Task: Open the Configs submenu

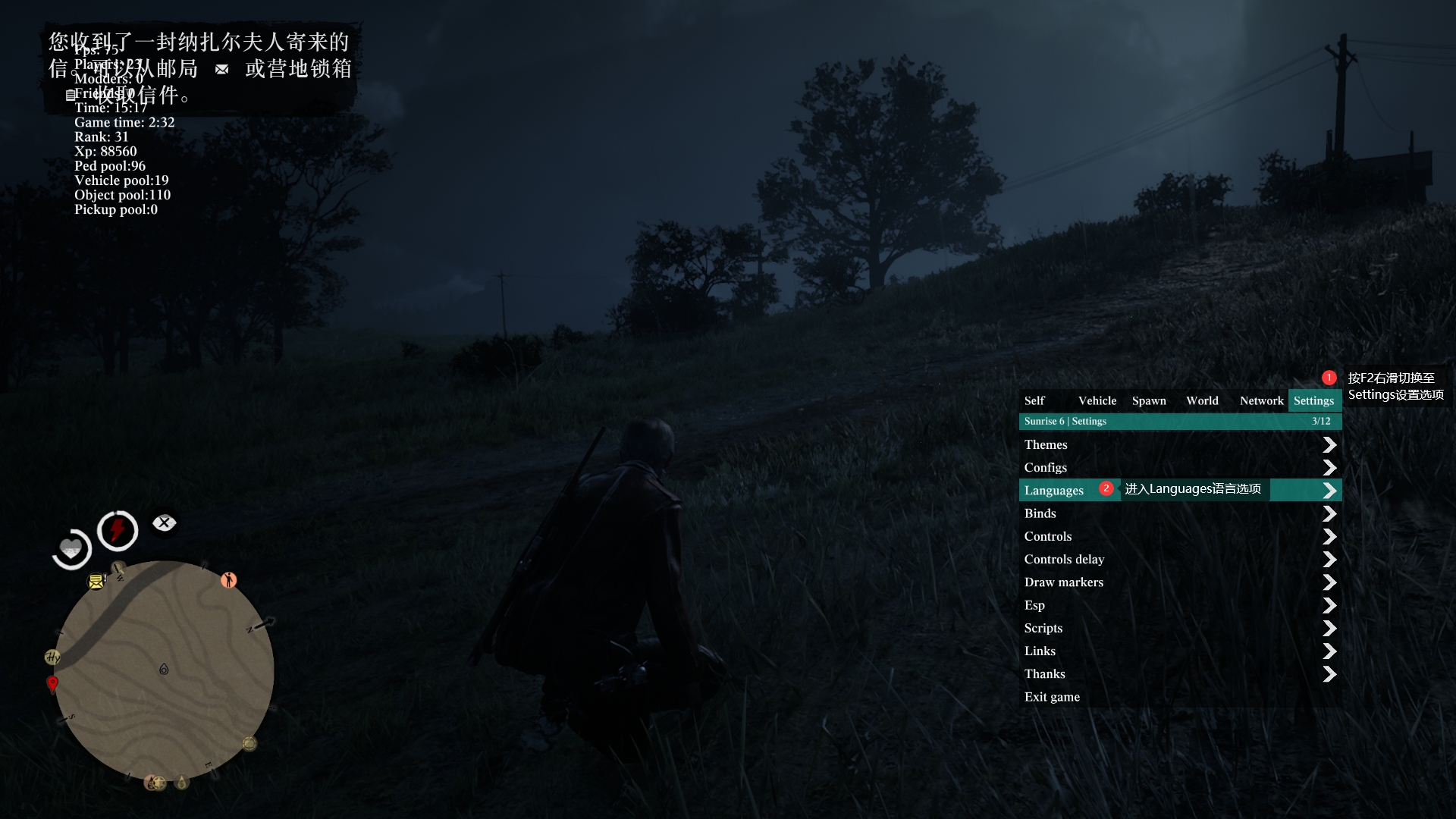Action: [x=1046, y=467]
